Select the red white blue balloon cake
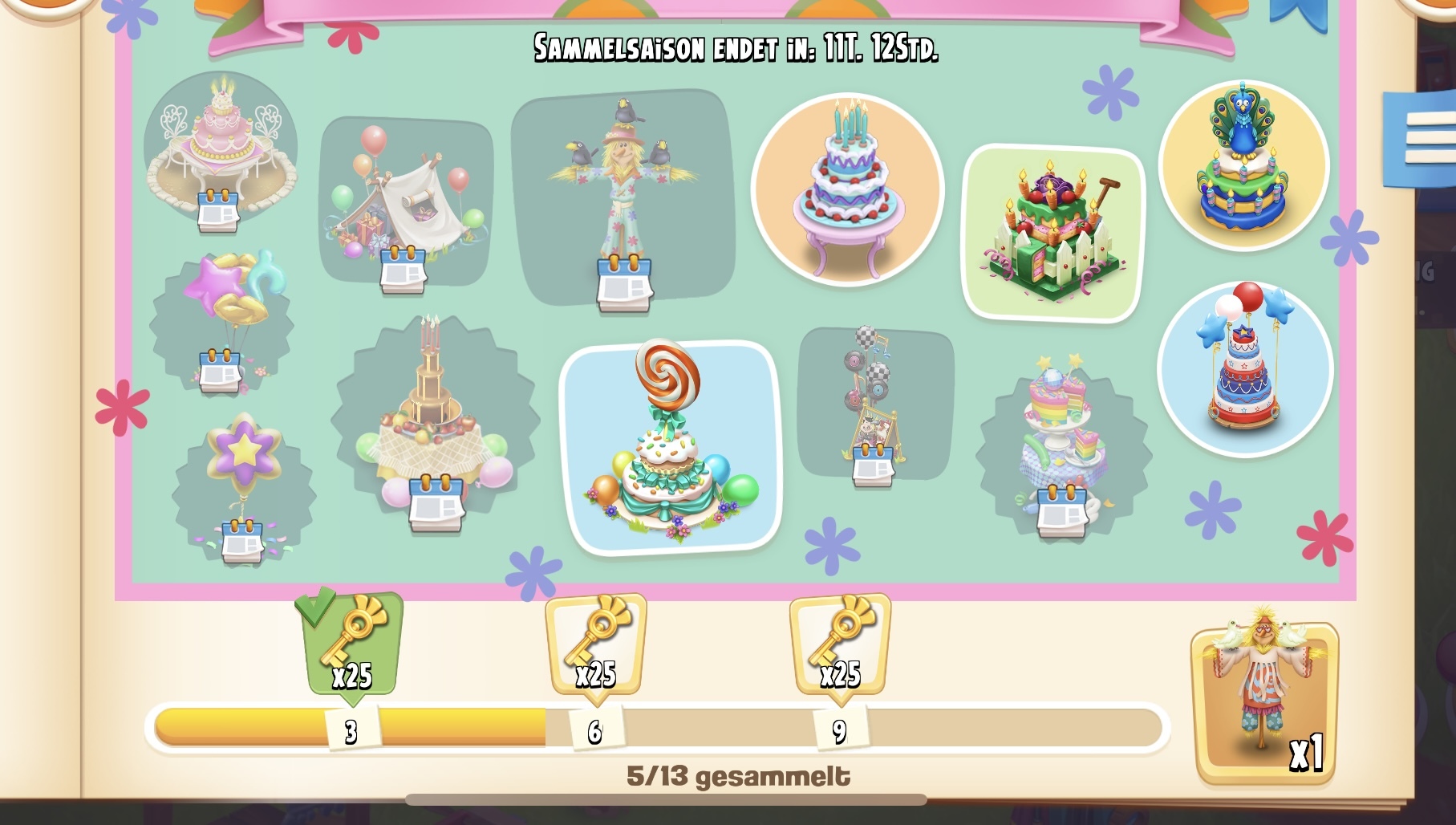The height and width of the screenshot is (825, 1456). coord(1245,368)
